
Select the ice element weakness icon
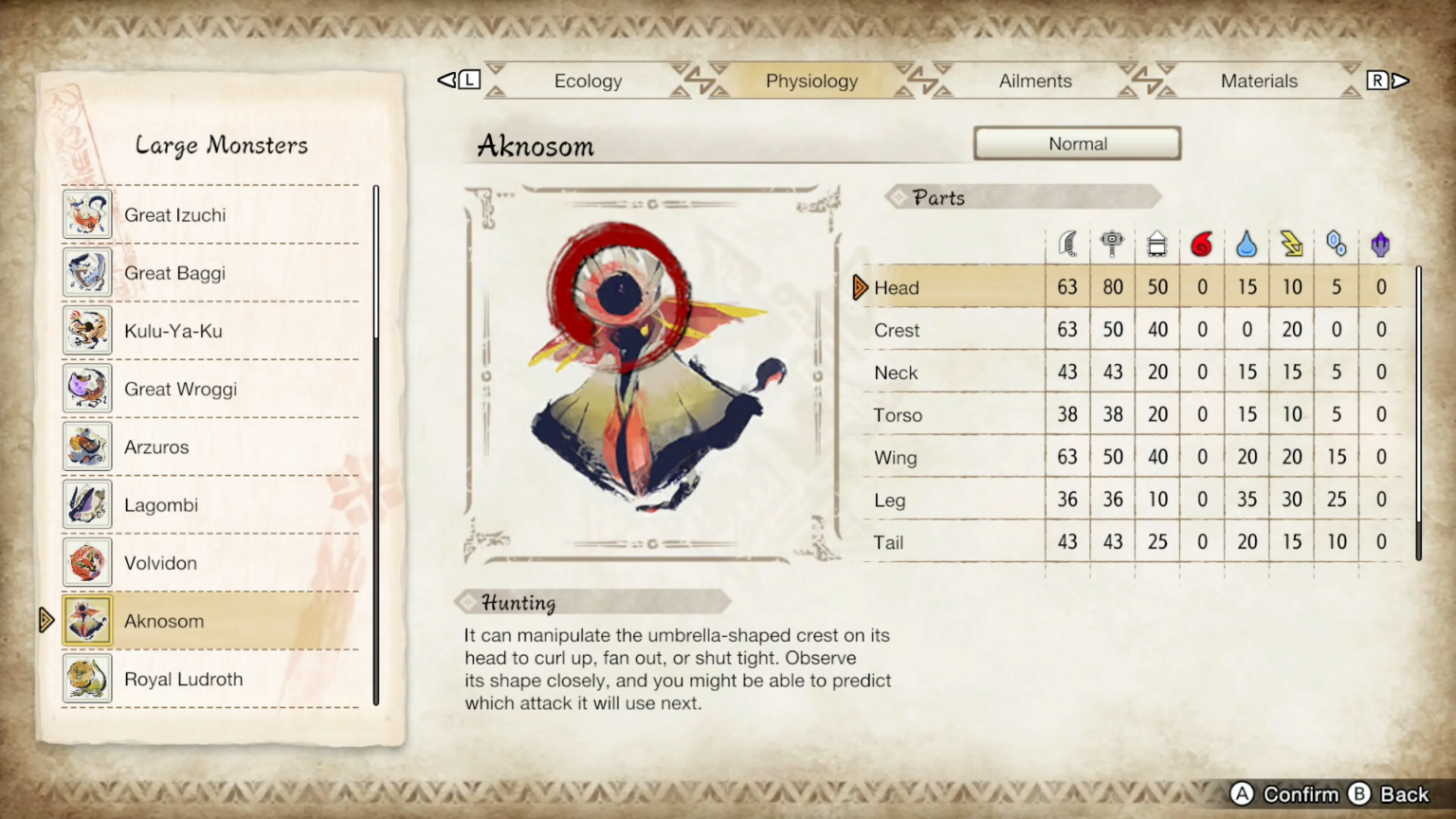pyautogui.click(x=1337, y=244)
